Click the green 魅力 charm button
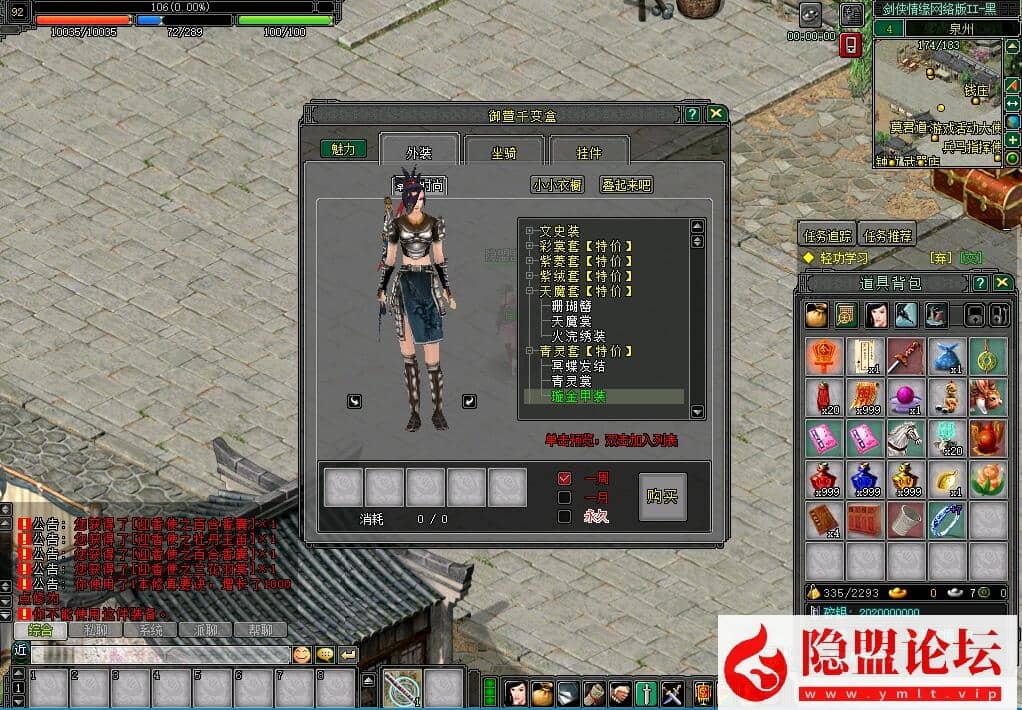The width and height of the screenshot is (1022, 710). pyautogui.click(x=343, y=149)
